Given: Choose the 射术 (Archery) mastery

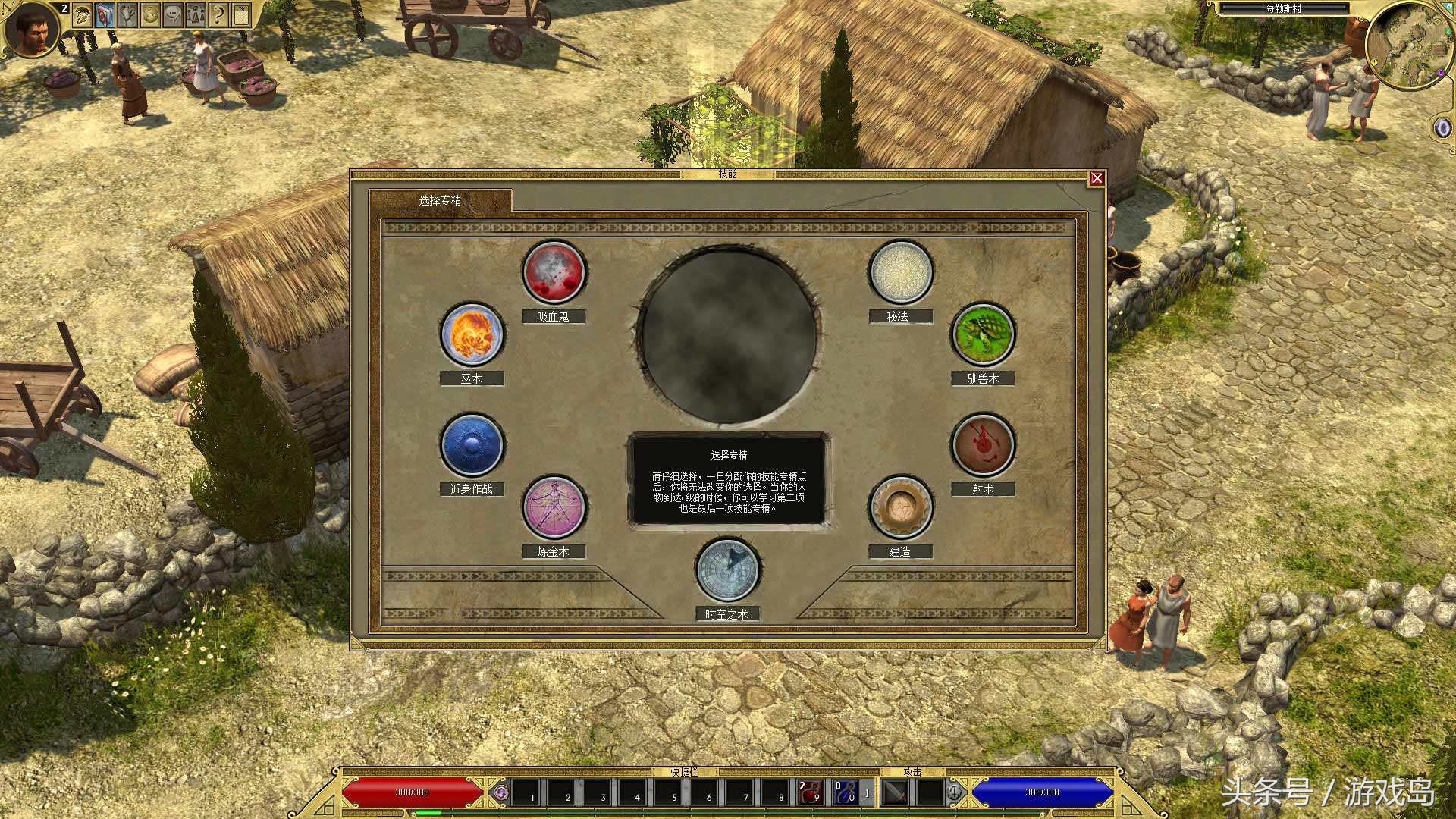Looking at the screenshot, I should coord(983,445).
